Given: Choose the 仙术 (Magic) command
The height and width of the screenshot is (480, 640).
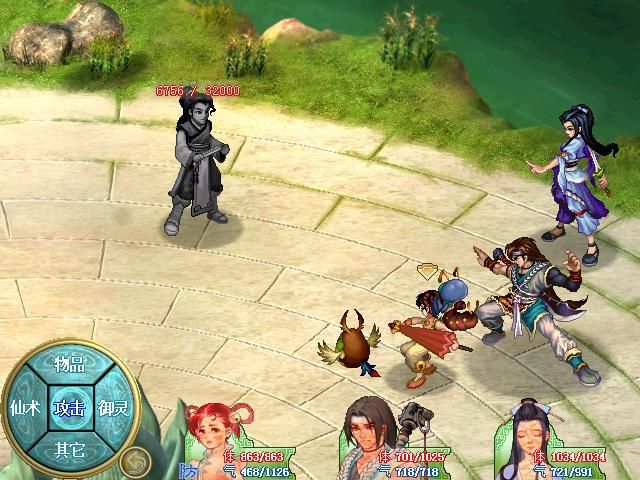Looking at the screenshot, I should pos(24,407).
